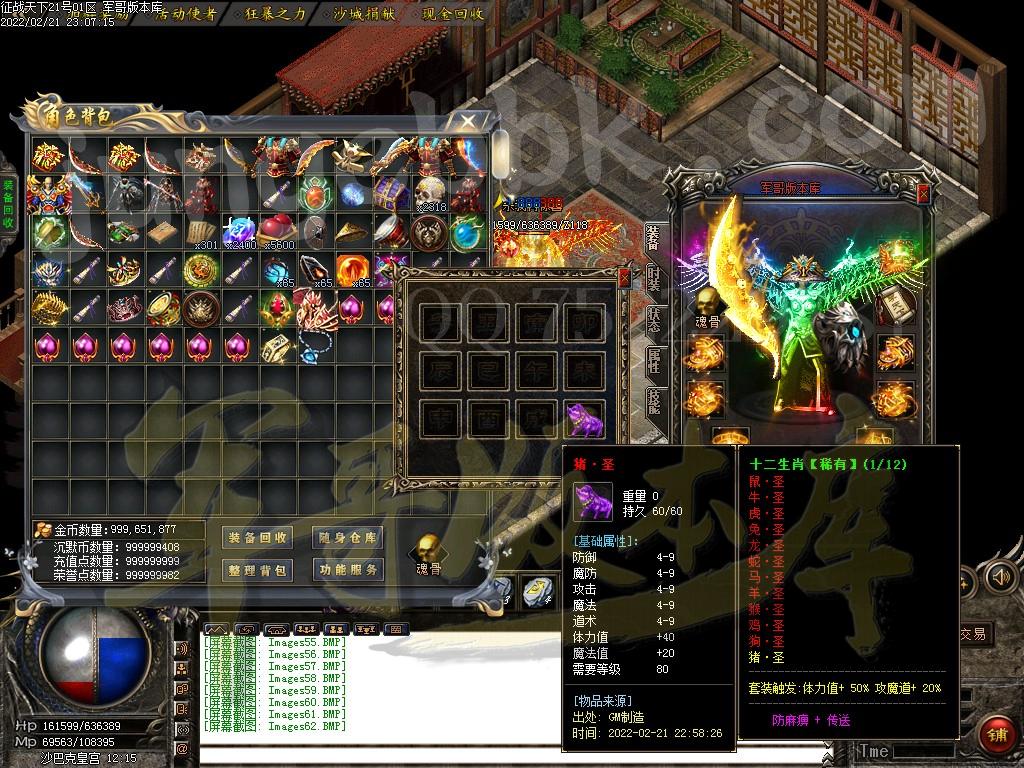This screenshot has height=768, width=1024.
Task: Click the 装备回收 button under the bag
Action: click(256, 538)
